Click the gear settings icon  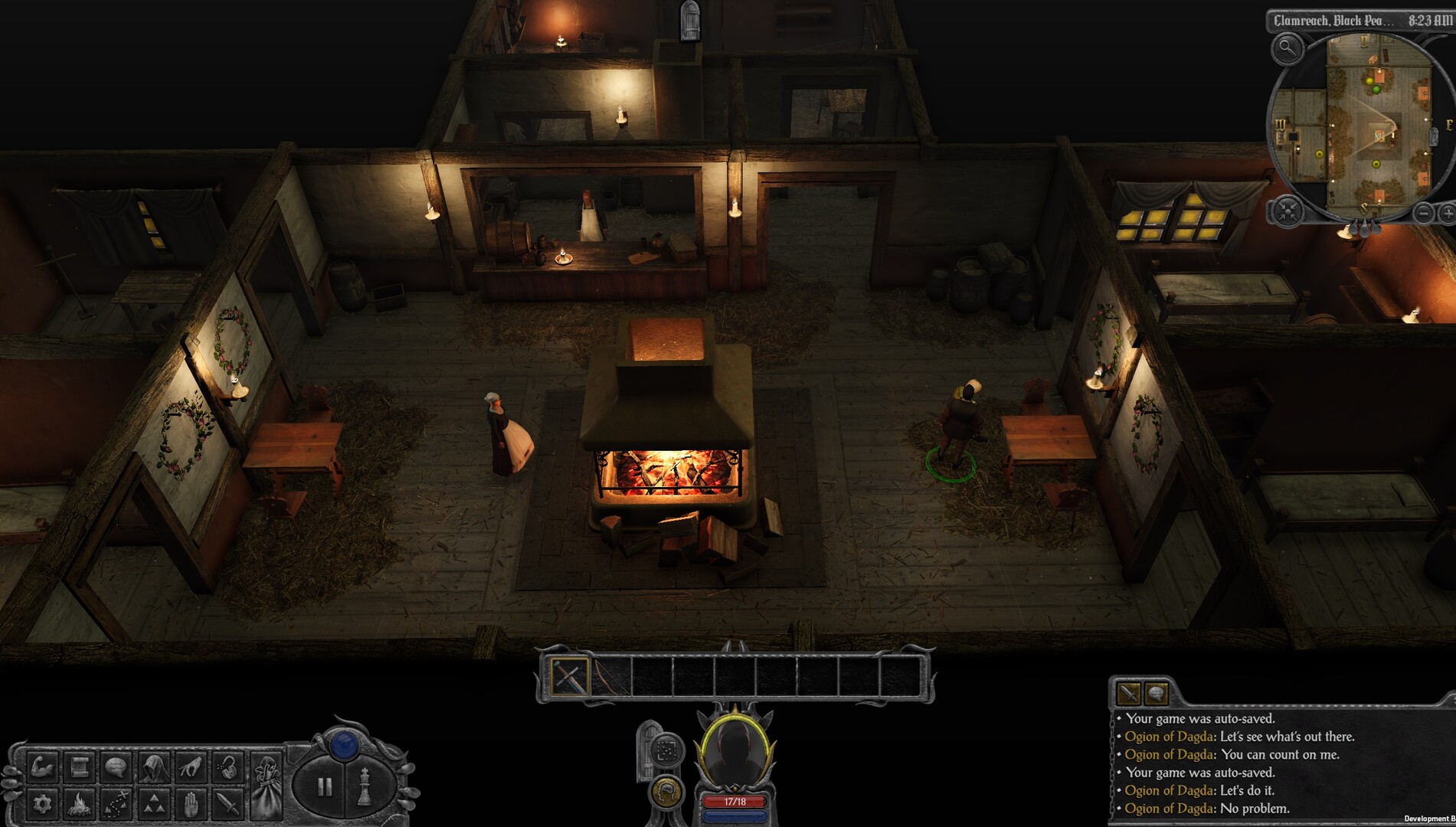coord(44,805)
